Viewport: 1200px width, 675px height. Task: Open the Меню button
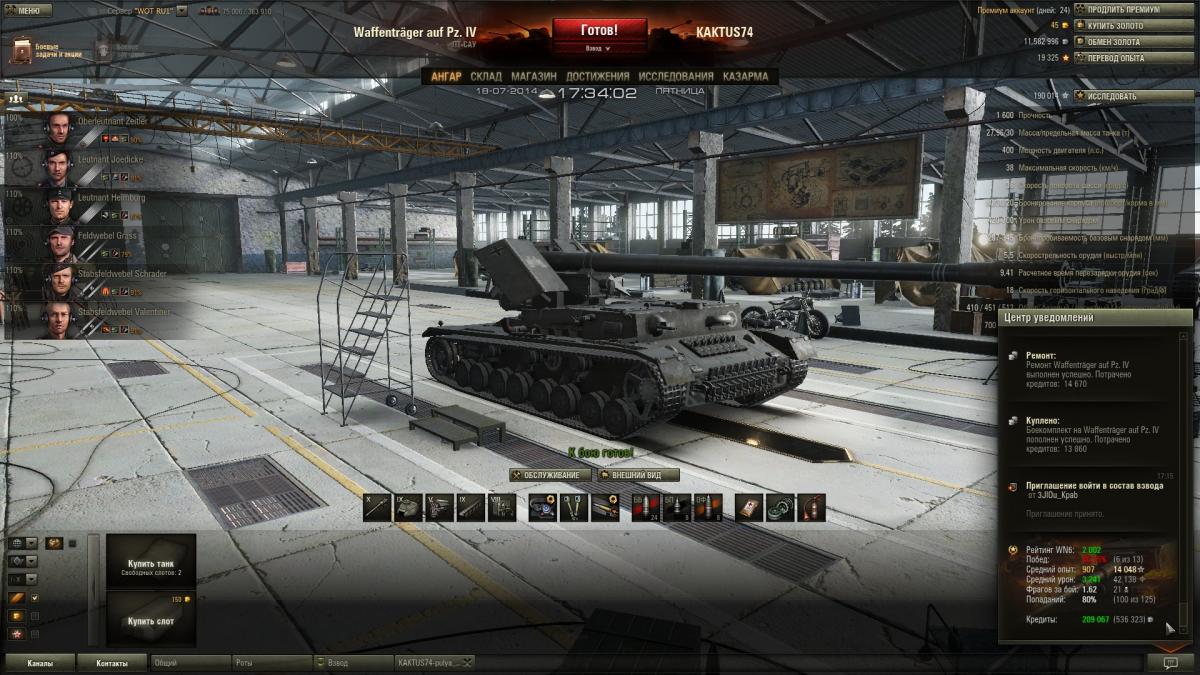pyautogui.click(x=29, y=10)
